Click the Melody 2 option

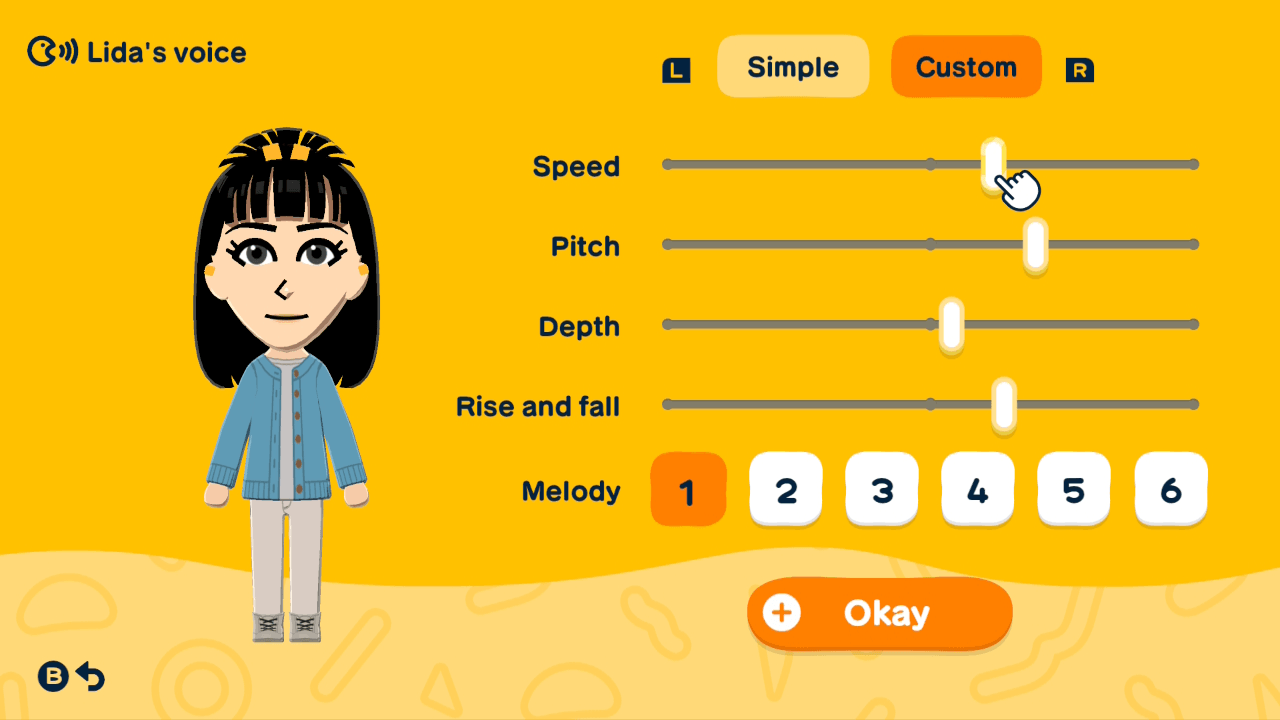click(x=785, y=489)
